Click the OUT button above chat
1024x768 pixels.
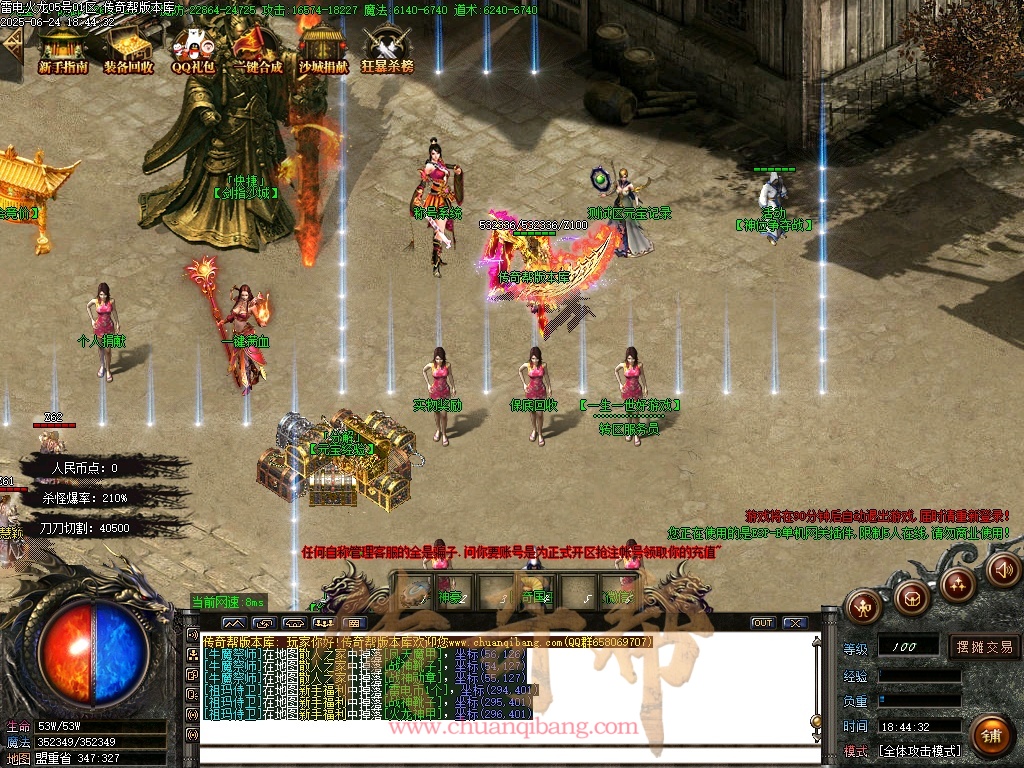click(x=763, y=622)
